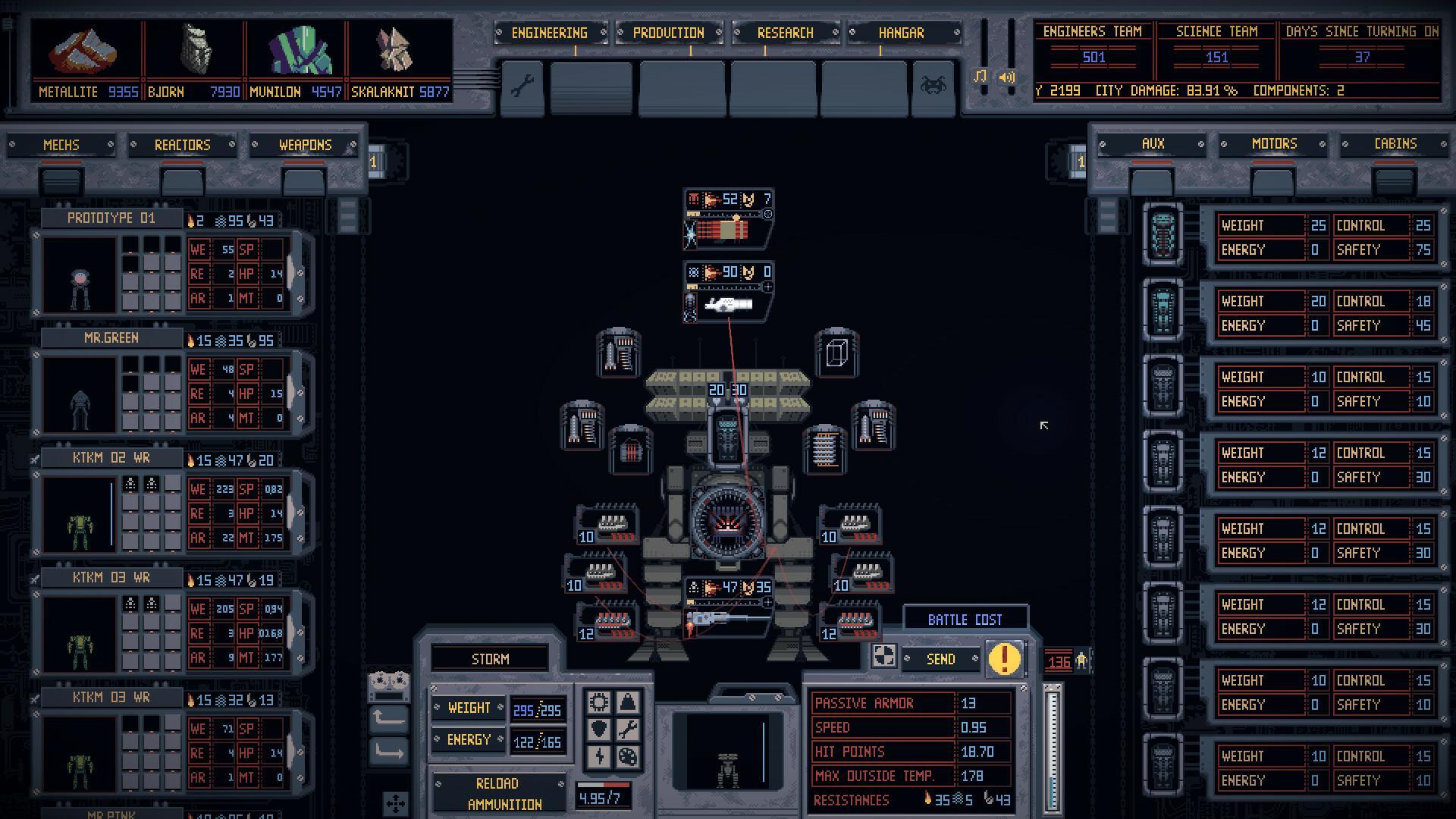The width and height of the screenshot is (1456, 819).
Task: Expand the WEAPONS panel header
Action: coord(305,145)
